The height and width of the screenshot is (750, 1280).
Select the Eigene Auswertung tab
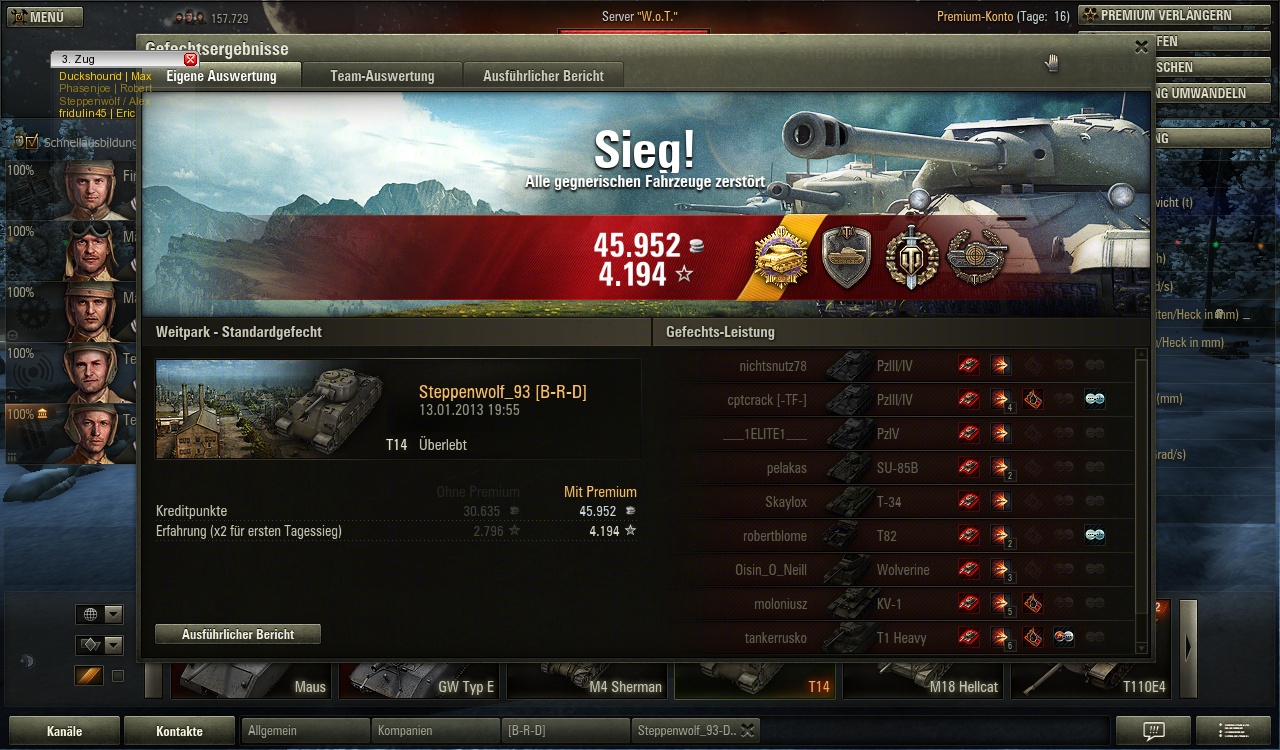click(221, 76)
